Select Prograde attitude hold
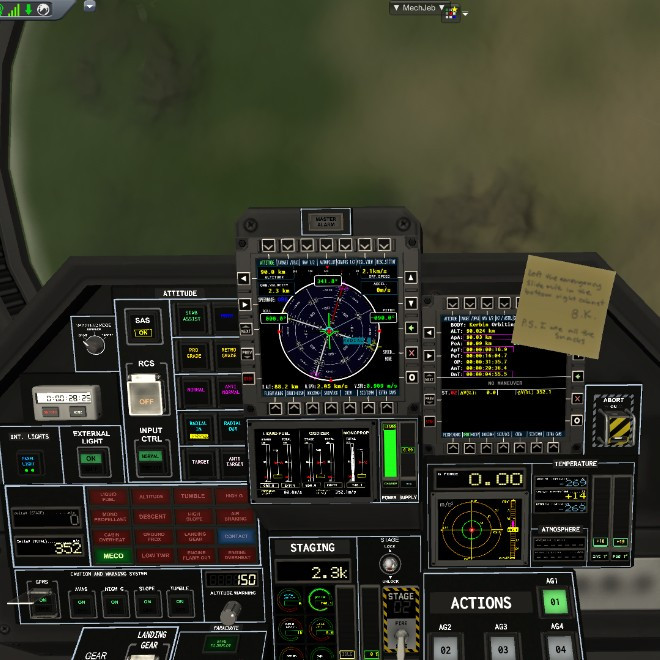The image size is (660, 660). [193, 355]
